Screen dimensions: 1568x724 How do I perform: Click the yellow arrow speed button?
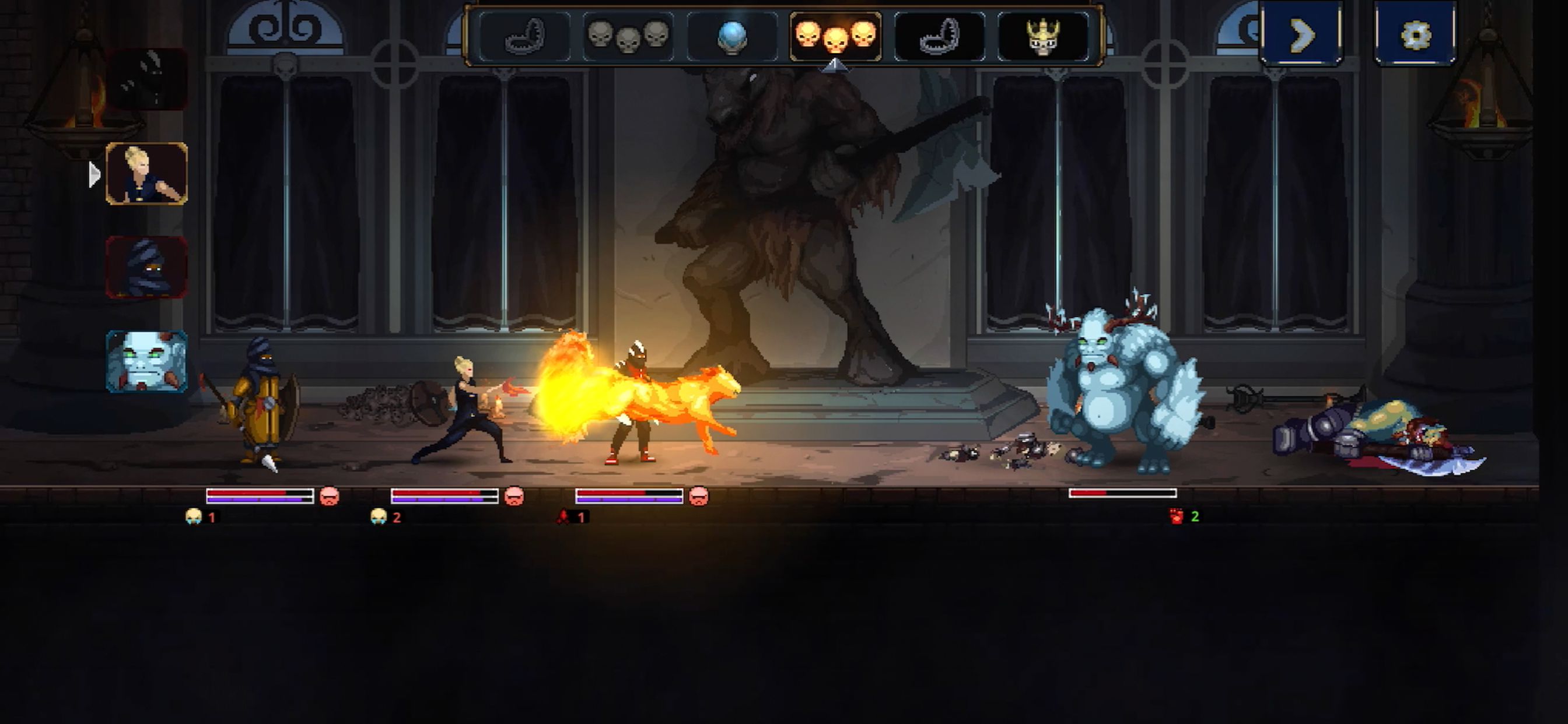(1301, 34)
